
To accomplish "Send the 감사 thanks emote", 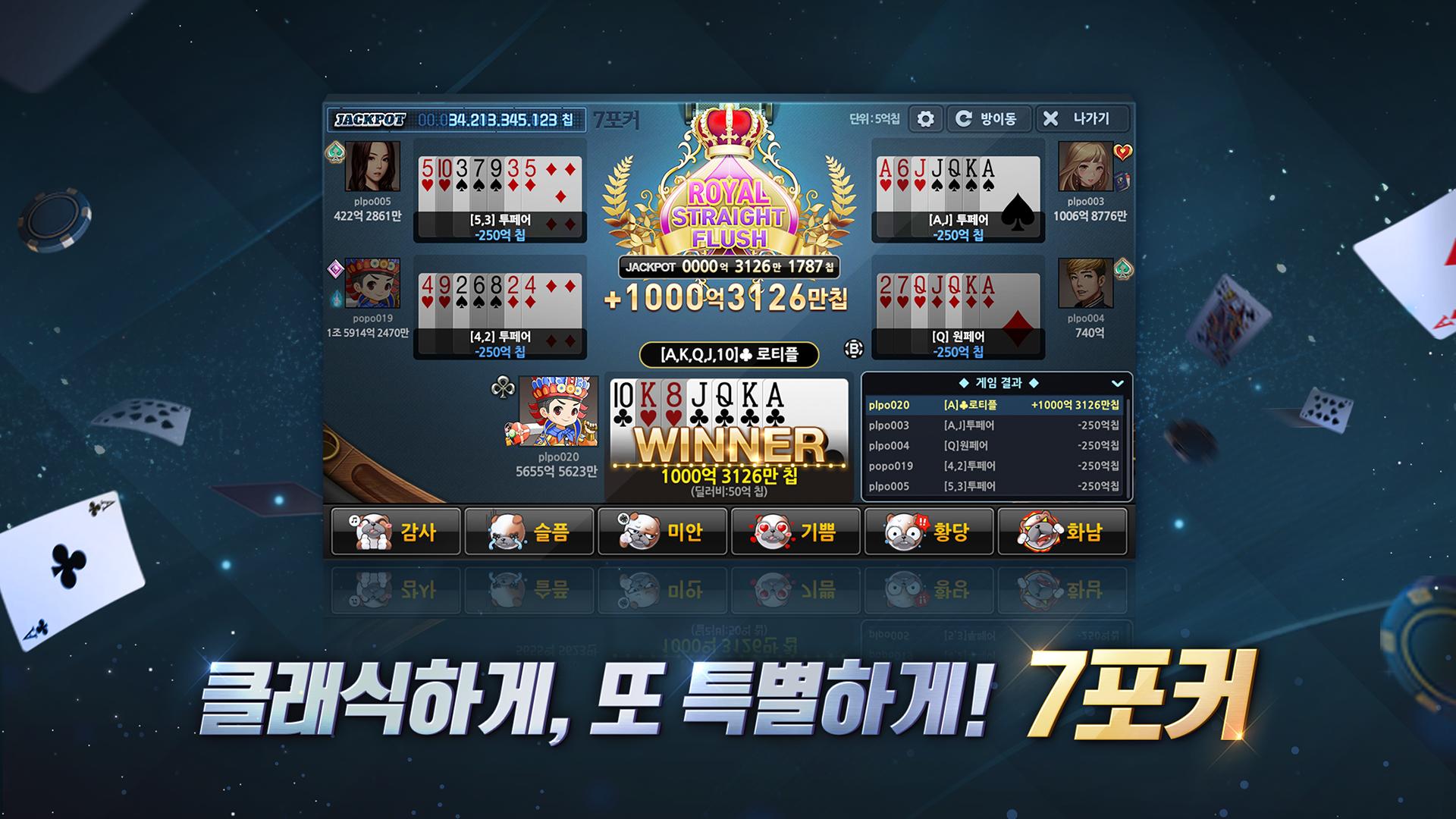I will [x=396, y=532].
